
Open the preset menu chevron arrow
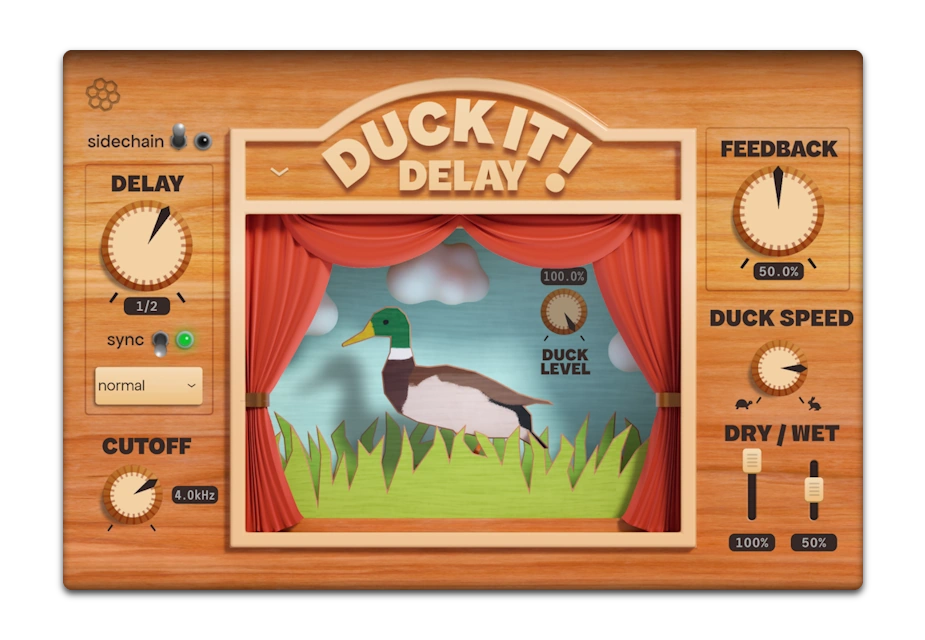coord(280,172)
